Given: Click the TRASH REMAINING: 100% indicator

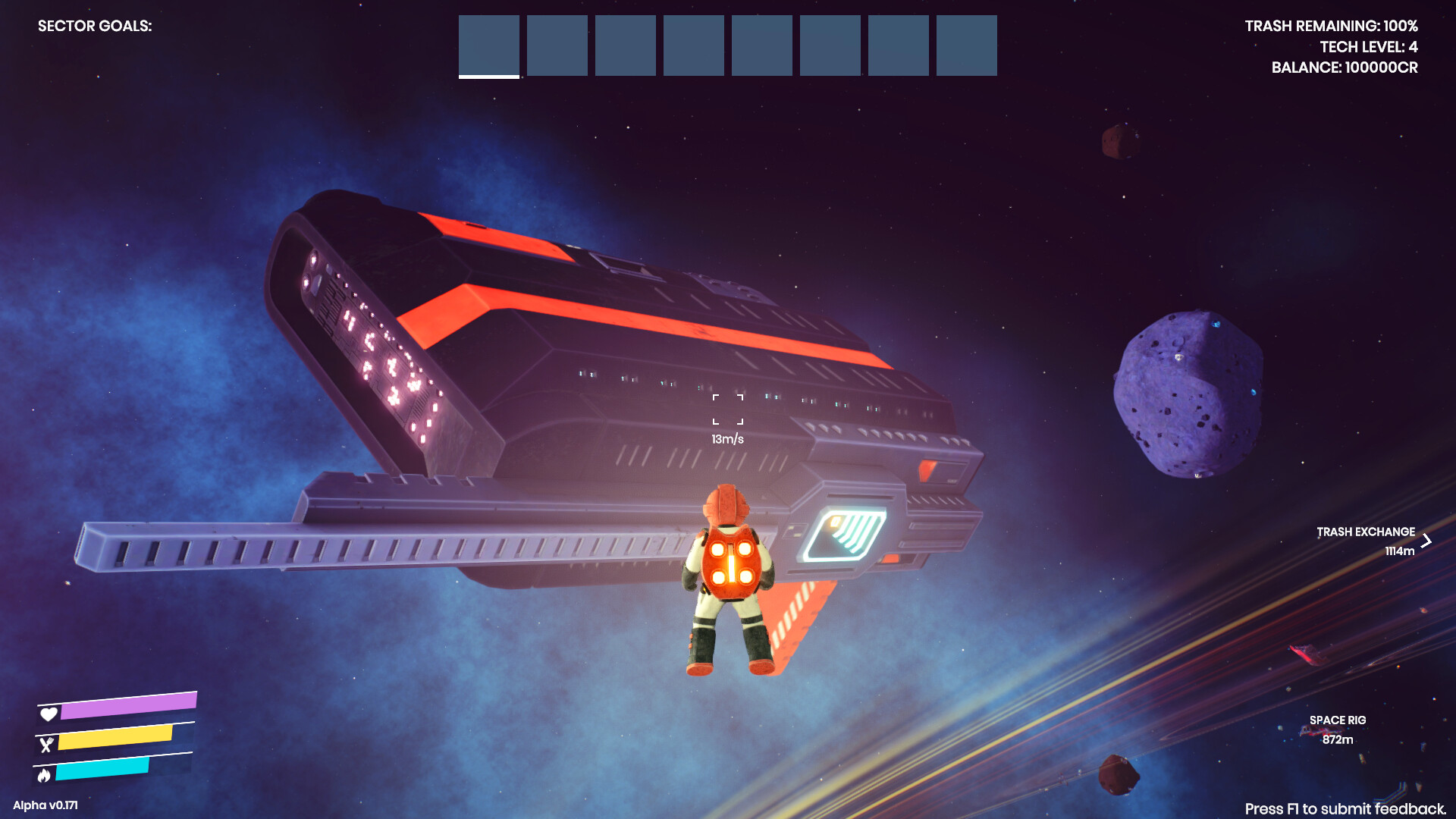Looking at the screenshot, I should (1331, 26).
